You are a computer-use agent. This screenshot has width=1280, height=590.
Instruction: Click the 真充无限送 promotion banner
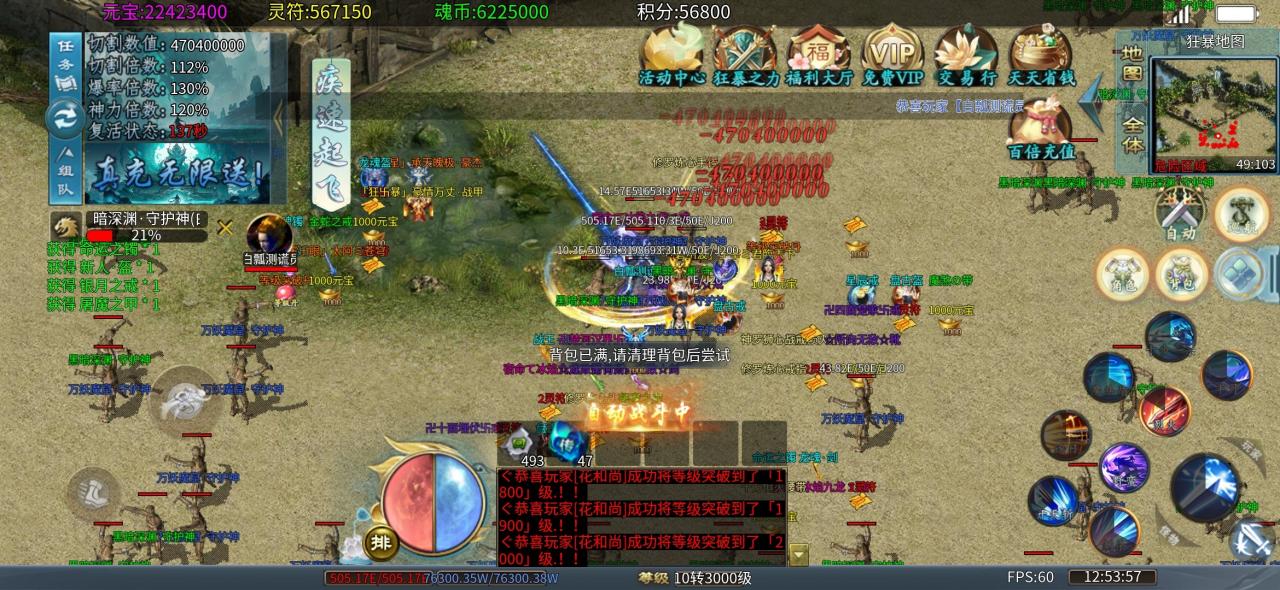coord(178,174)
